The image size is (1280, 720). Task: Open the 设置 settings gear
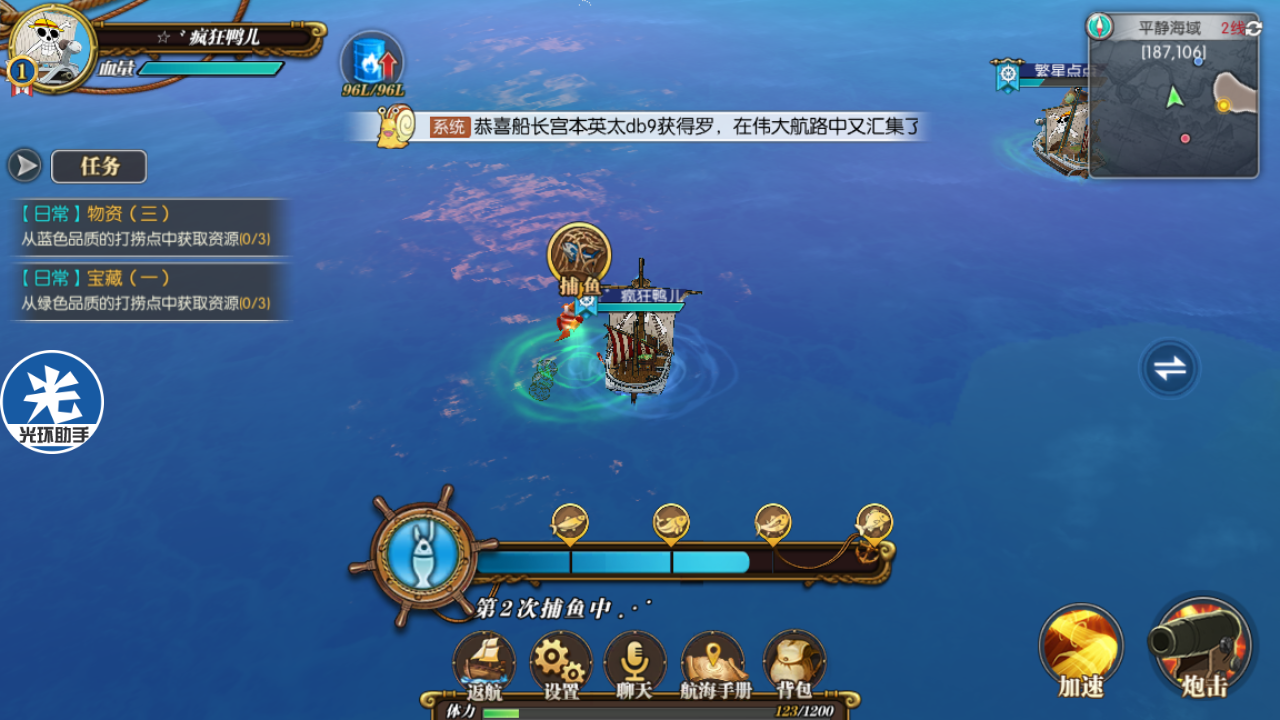click(x=561, y=664)
